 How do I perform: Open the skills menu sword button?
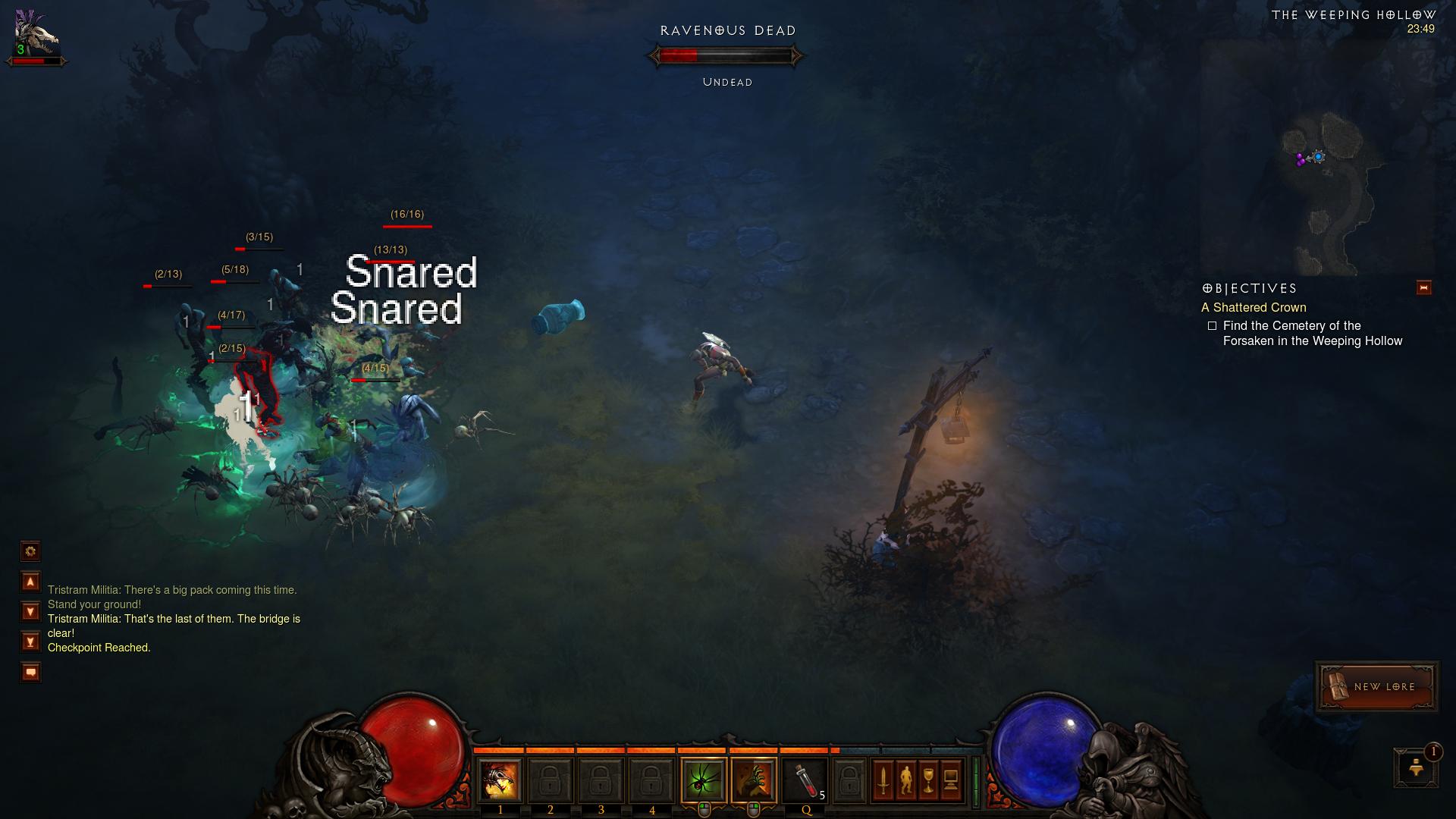point(883,780)
